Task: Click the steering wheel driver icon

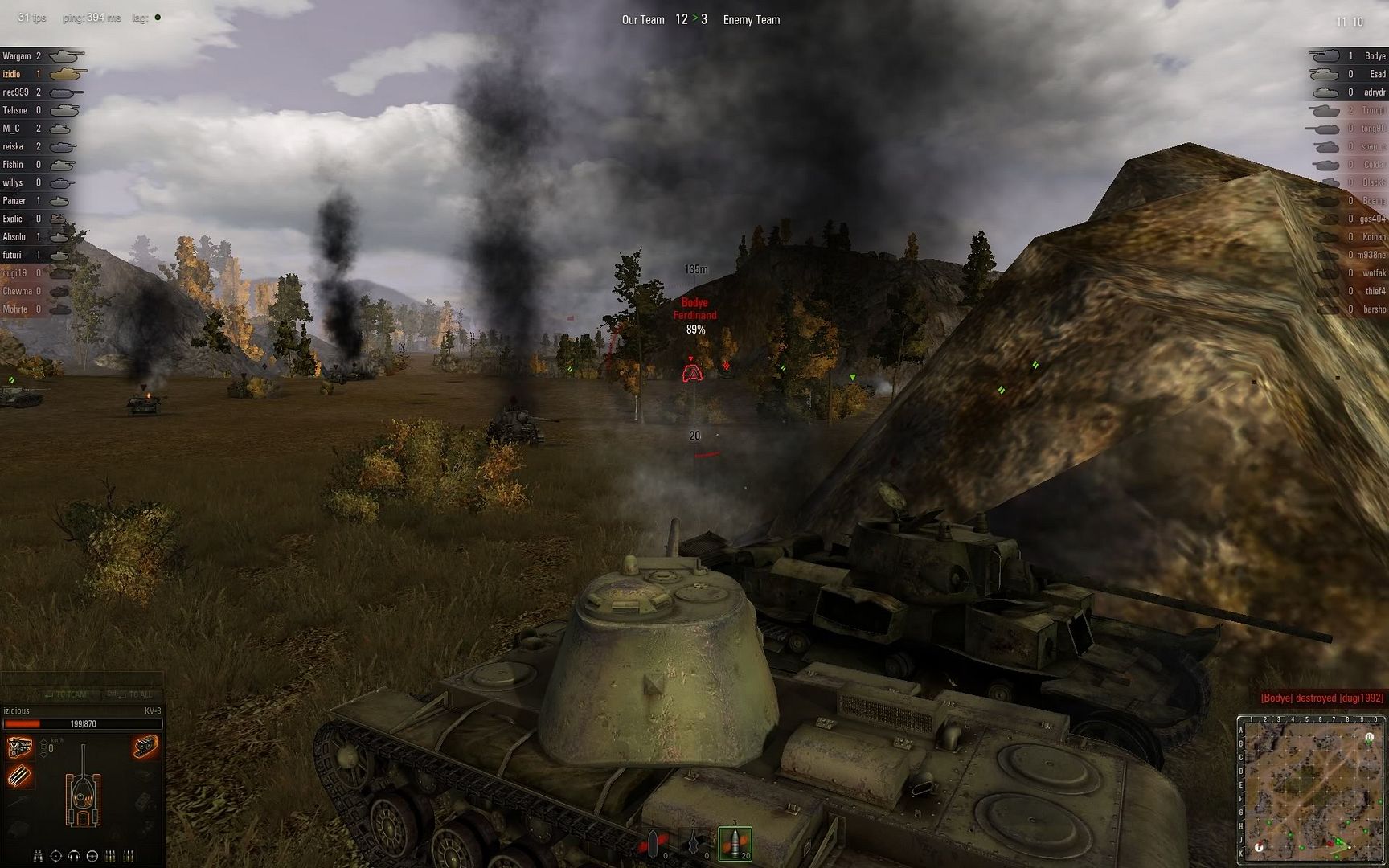Action: (x=92, y=856)
